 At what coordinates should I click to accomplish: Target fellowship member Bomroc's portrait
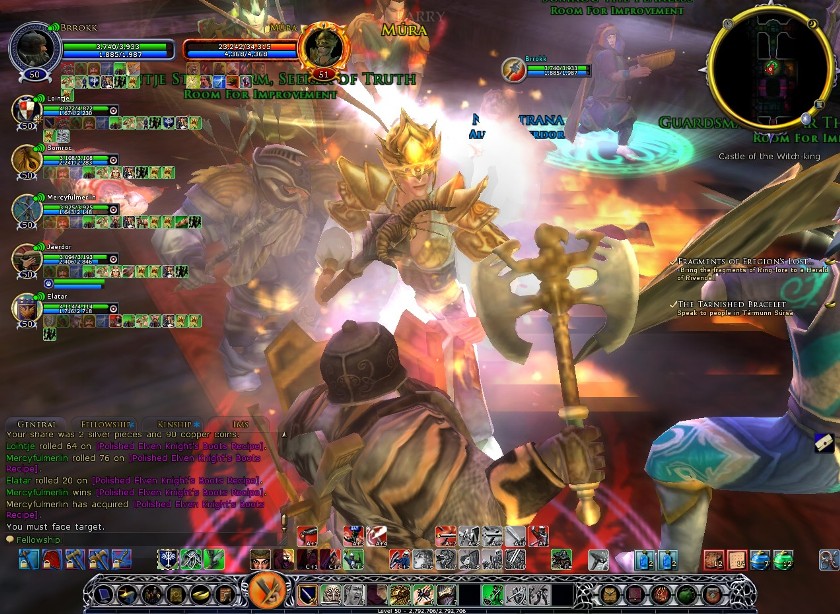(x=27, y=159)
